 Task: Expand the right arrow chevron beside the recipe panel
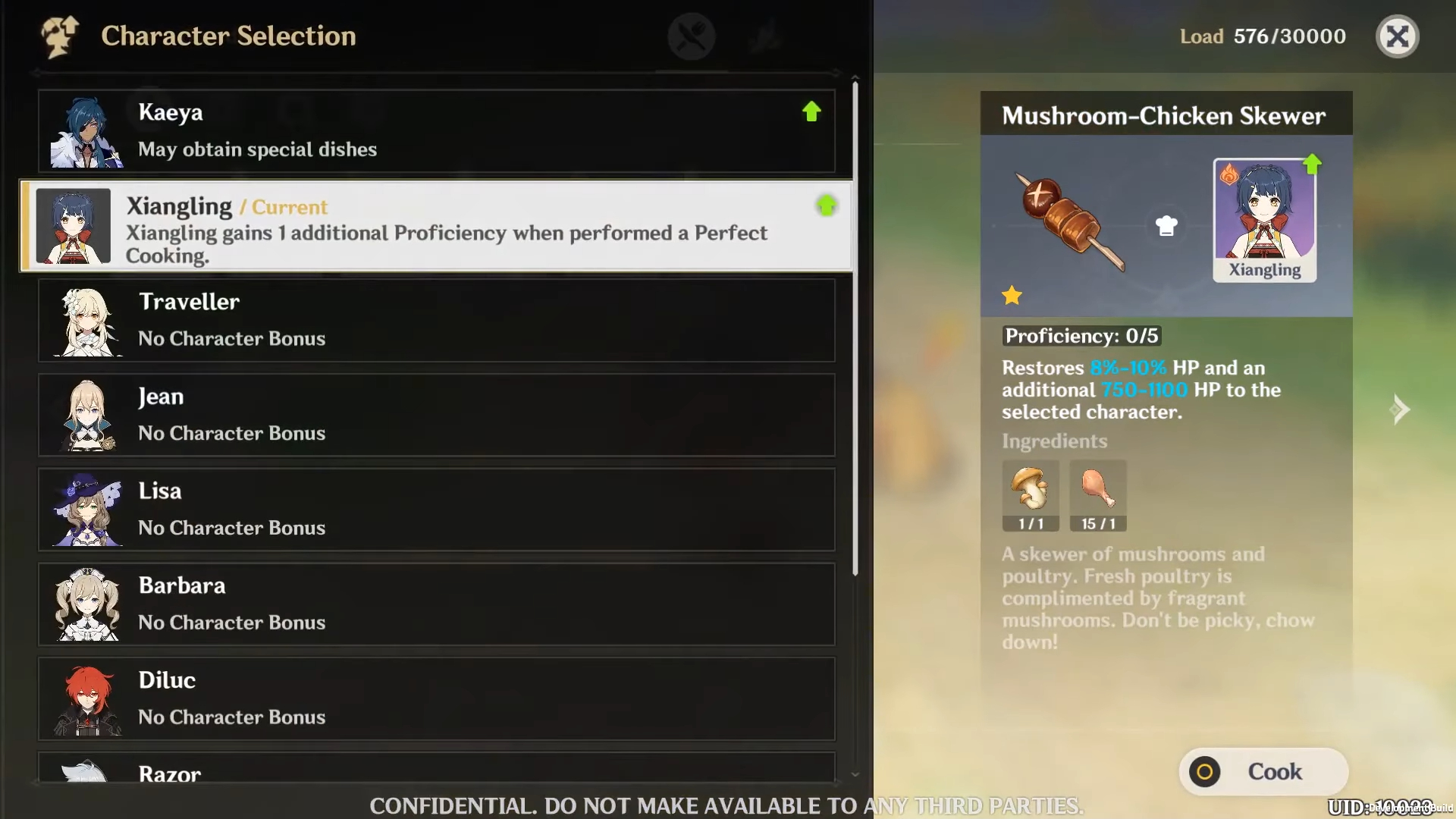(1401, 409)
